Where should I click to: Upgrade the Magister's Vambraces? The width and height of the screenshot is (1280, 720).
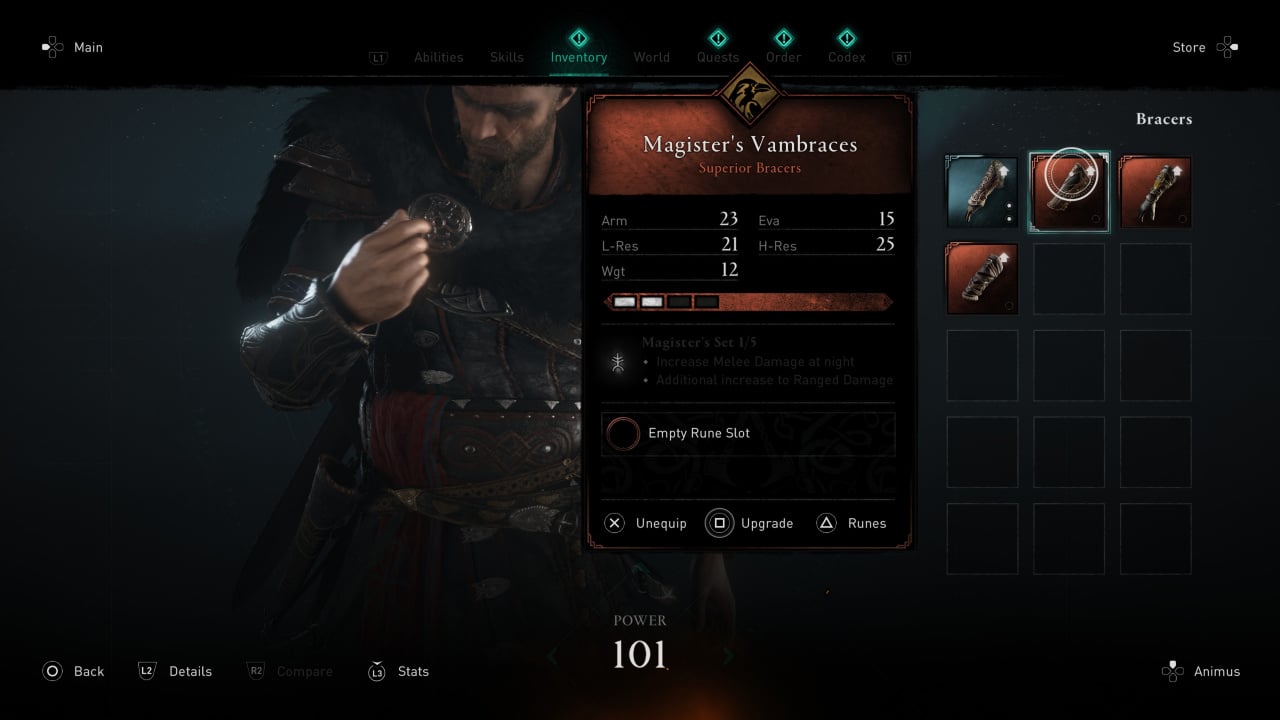point(766,523)
